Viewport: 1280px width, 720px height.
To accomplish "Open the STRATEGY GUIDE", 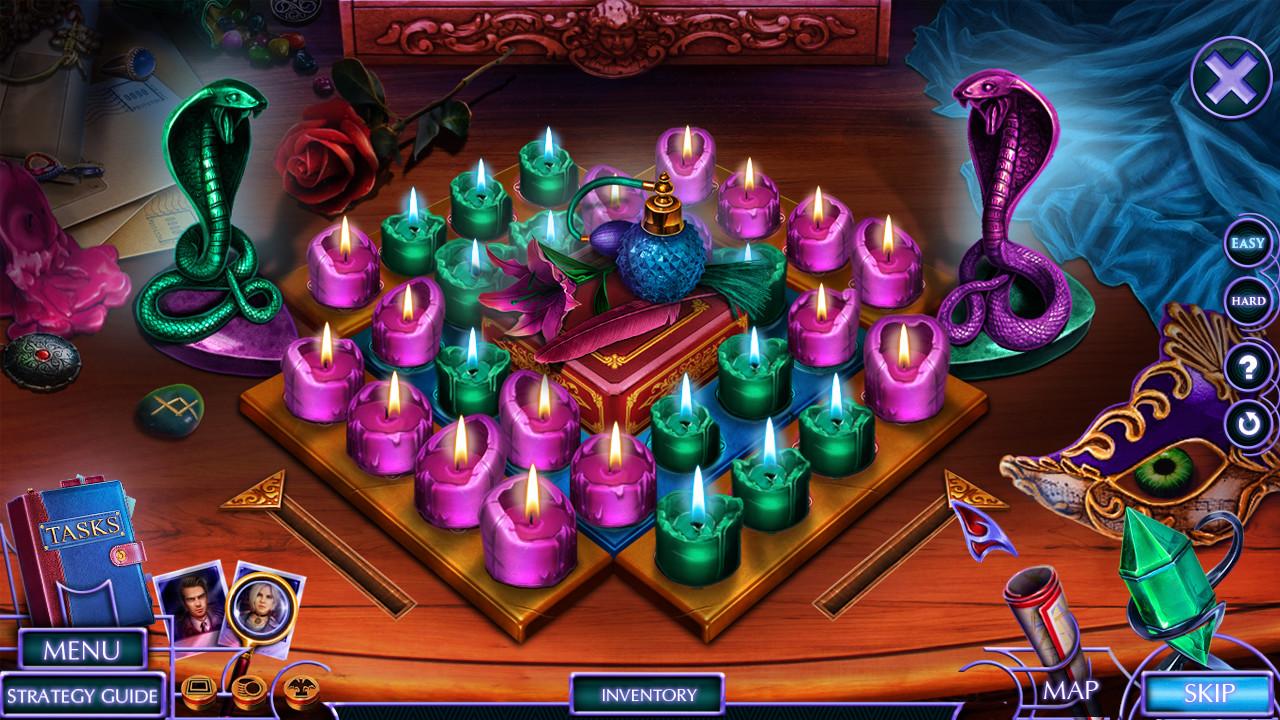I will pos(86,692).
